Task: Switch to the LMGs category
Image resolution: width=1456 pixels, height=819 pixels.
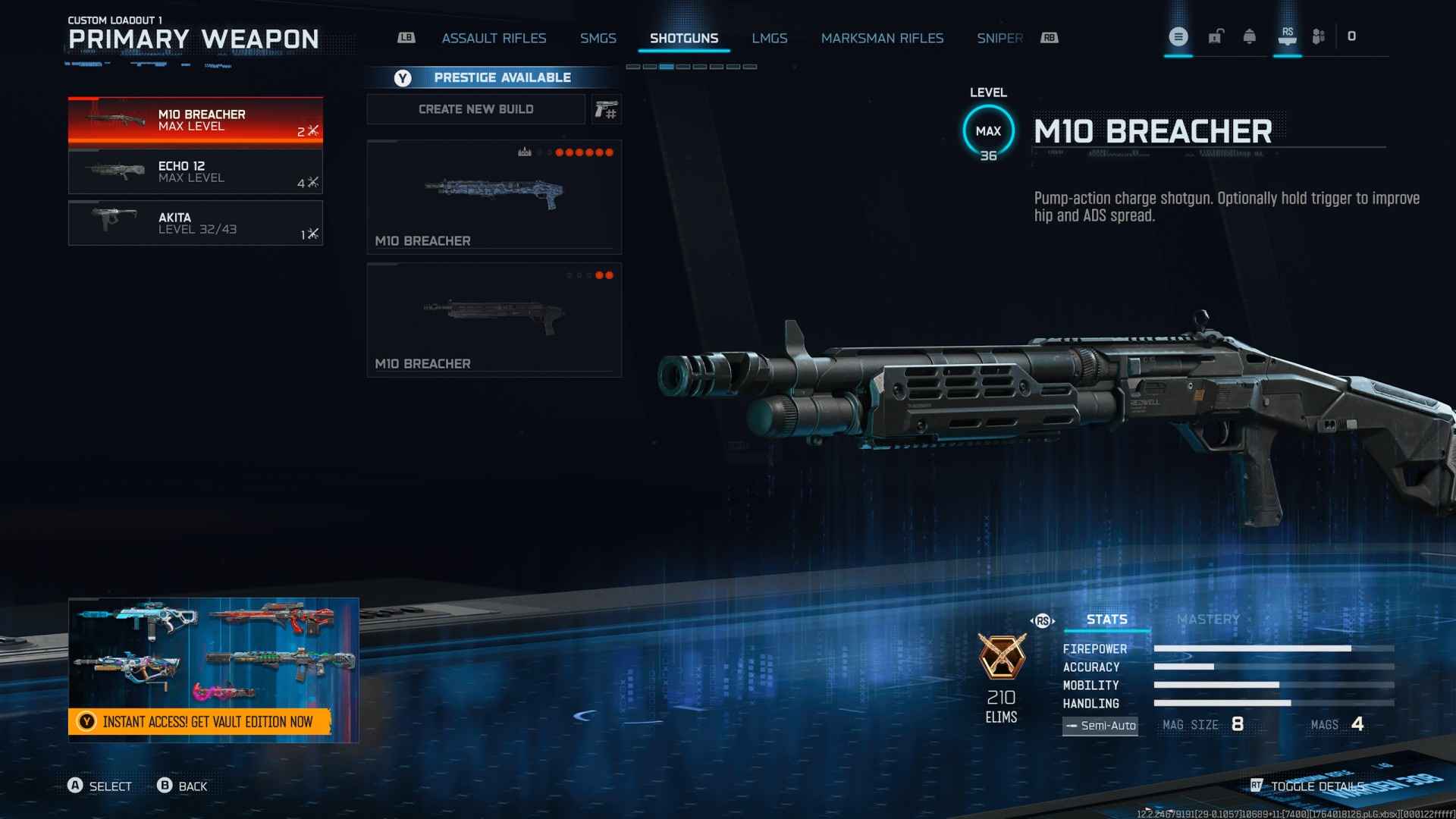Action: (x=769, y=38)
